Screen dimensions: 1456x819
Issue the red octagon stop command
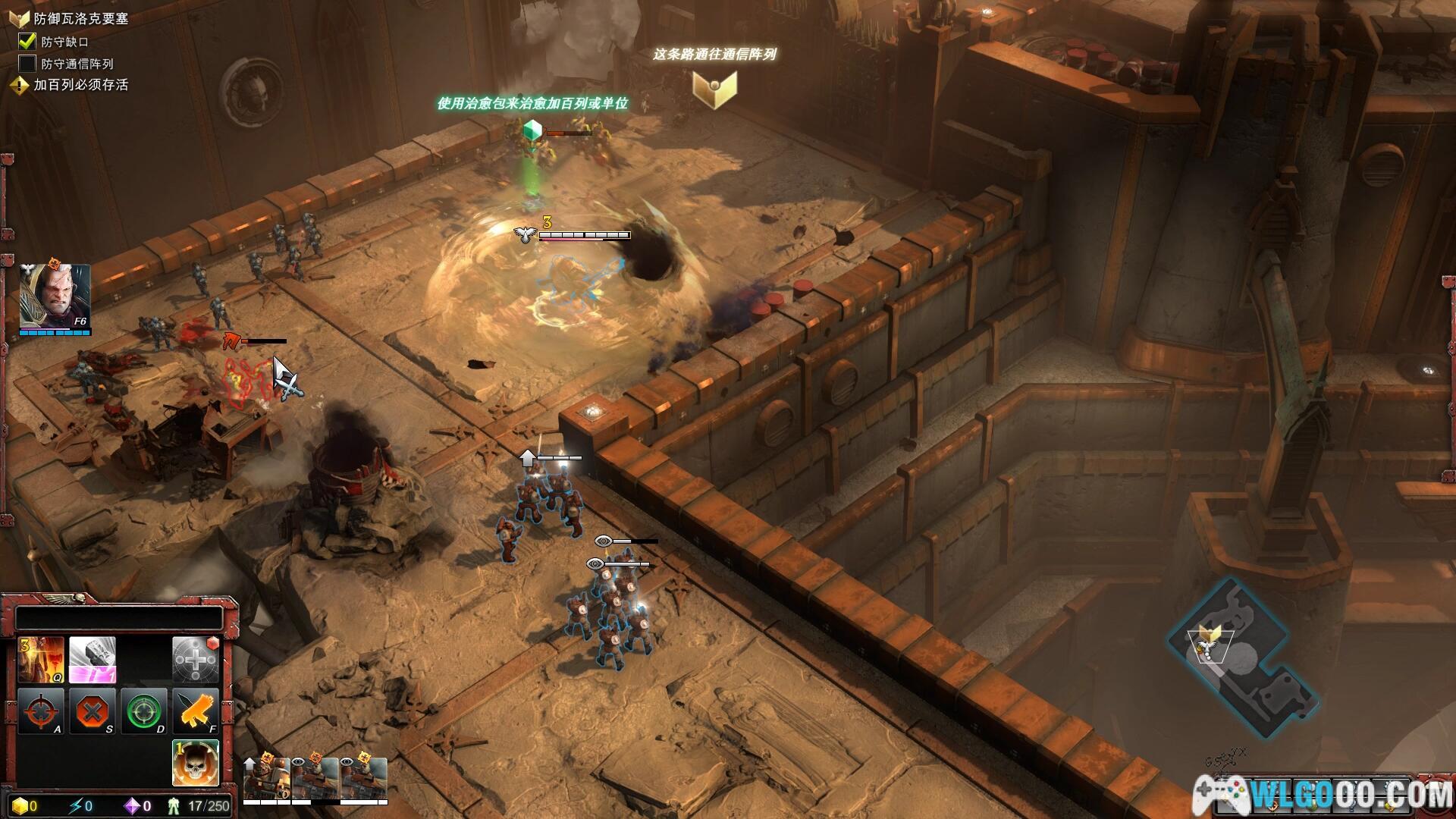[x=93, y=711]
